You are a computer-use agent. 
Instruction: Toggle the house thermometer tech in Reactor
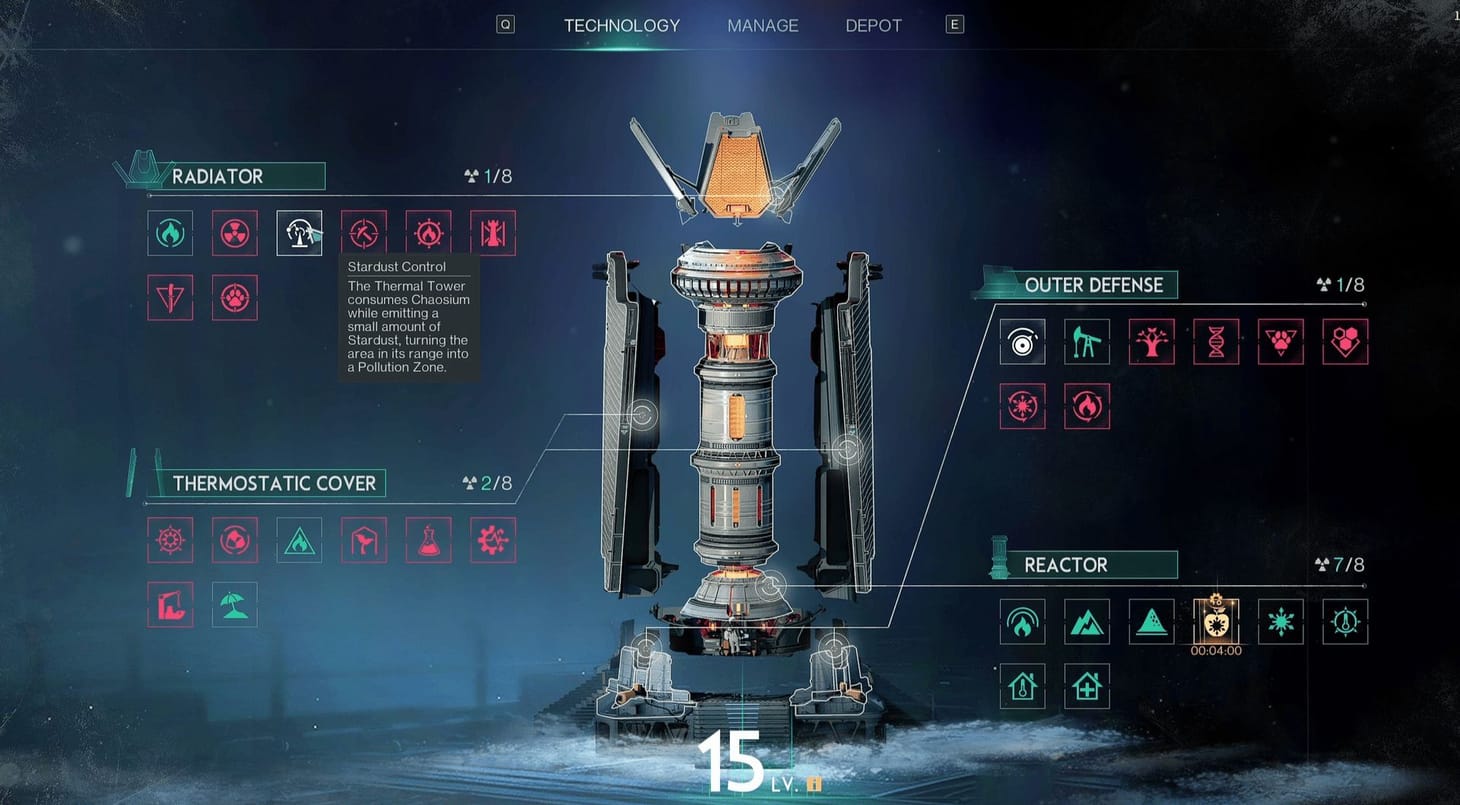pyautogui.click(x=1022, y=686)
